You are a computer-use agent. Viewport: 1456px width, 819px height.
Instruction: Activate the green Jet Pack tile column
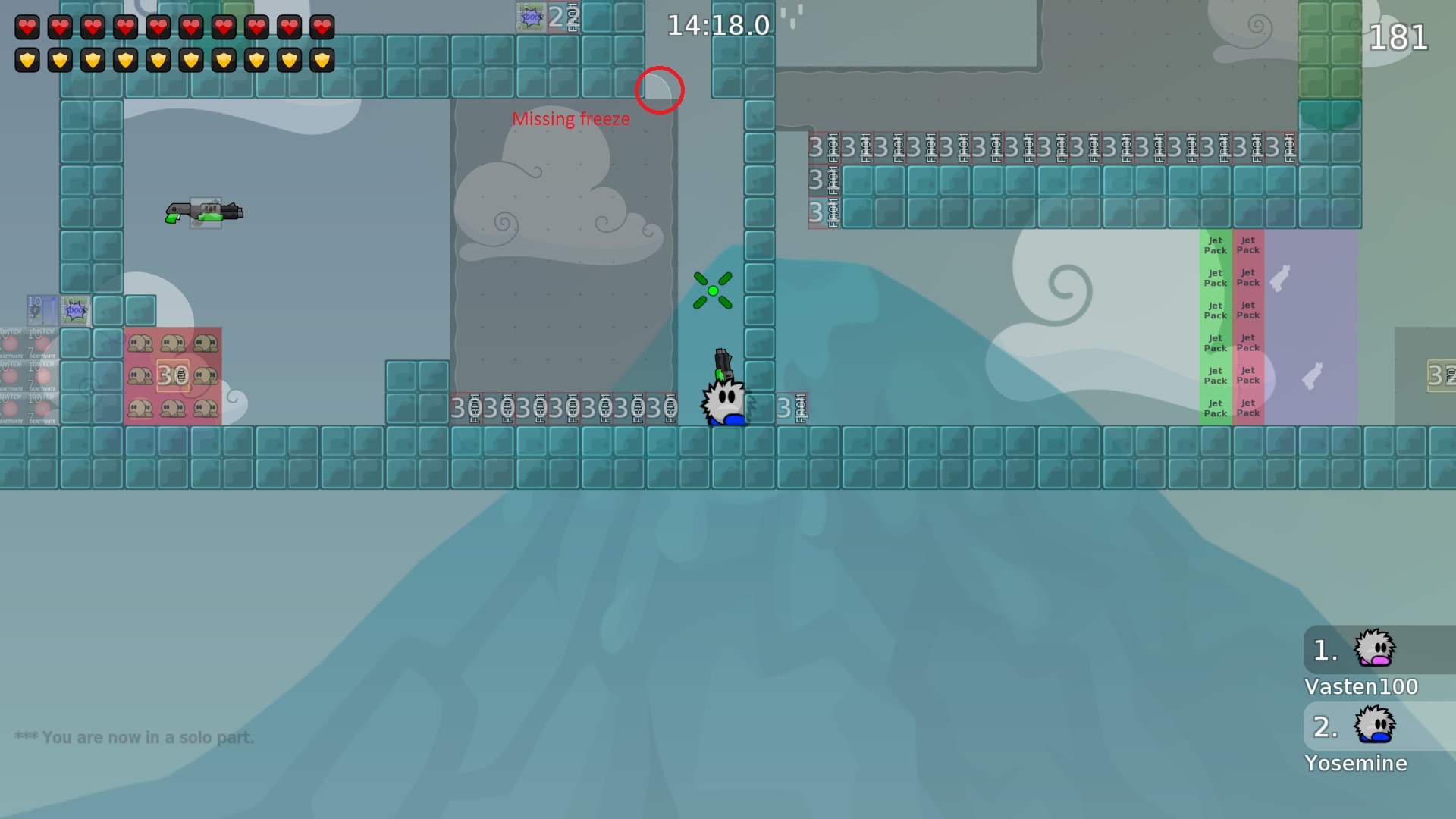(1215, 326)
